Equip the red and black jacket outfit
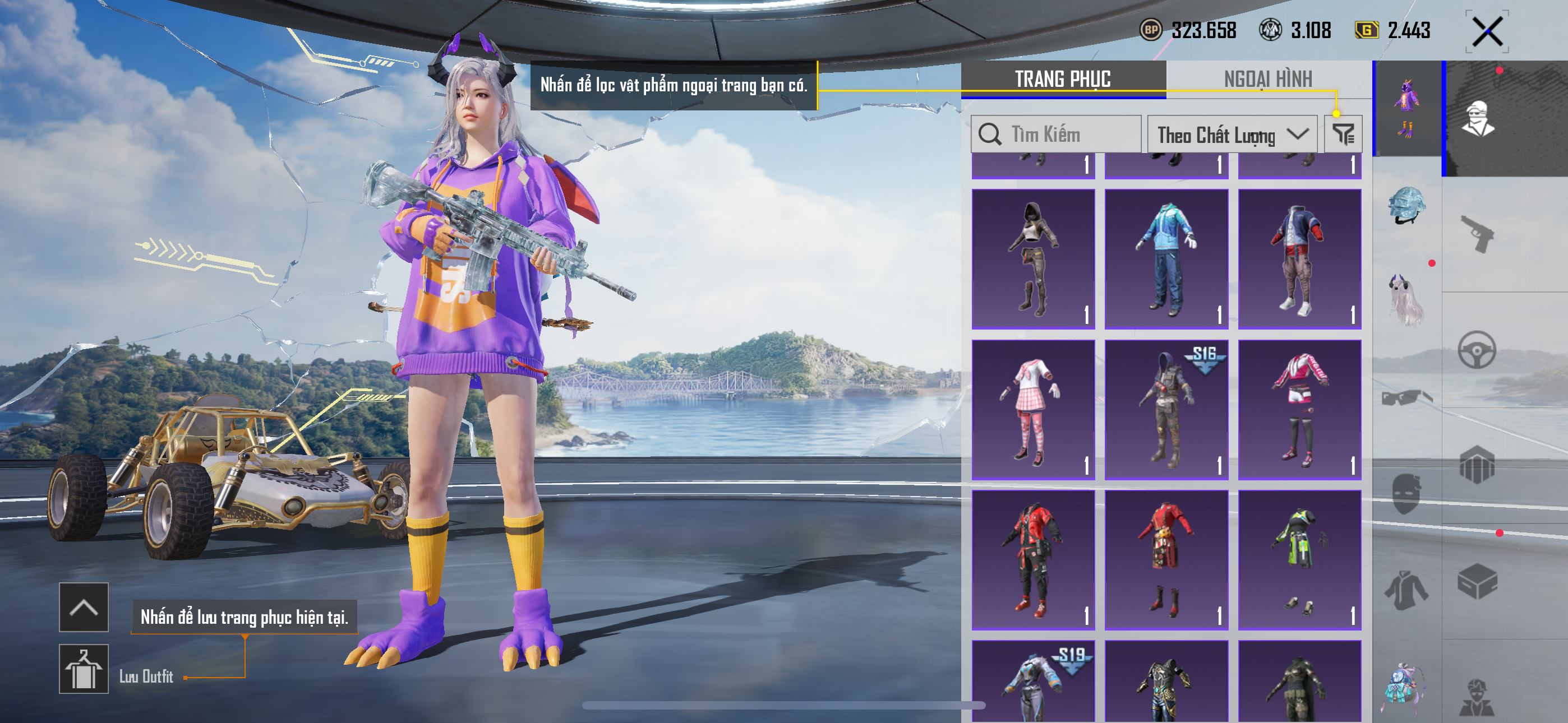The image size is (1568, 723). click(x=1033, y=560)
